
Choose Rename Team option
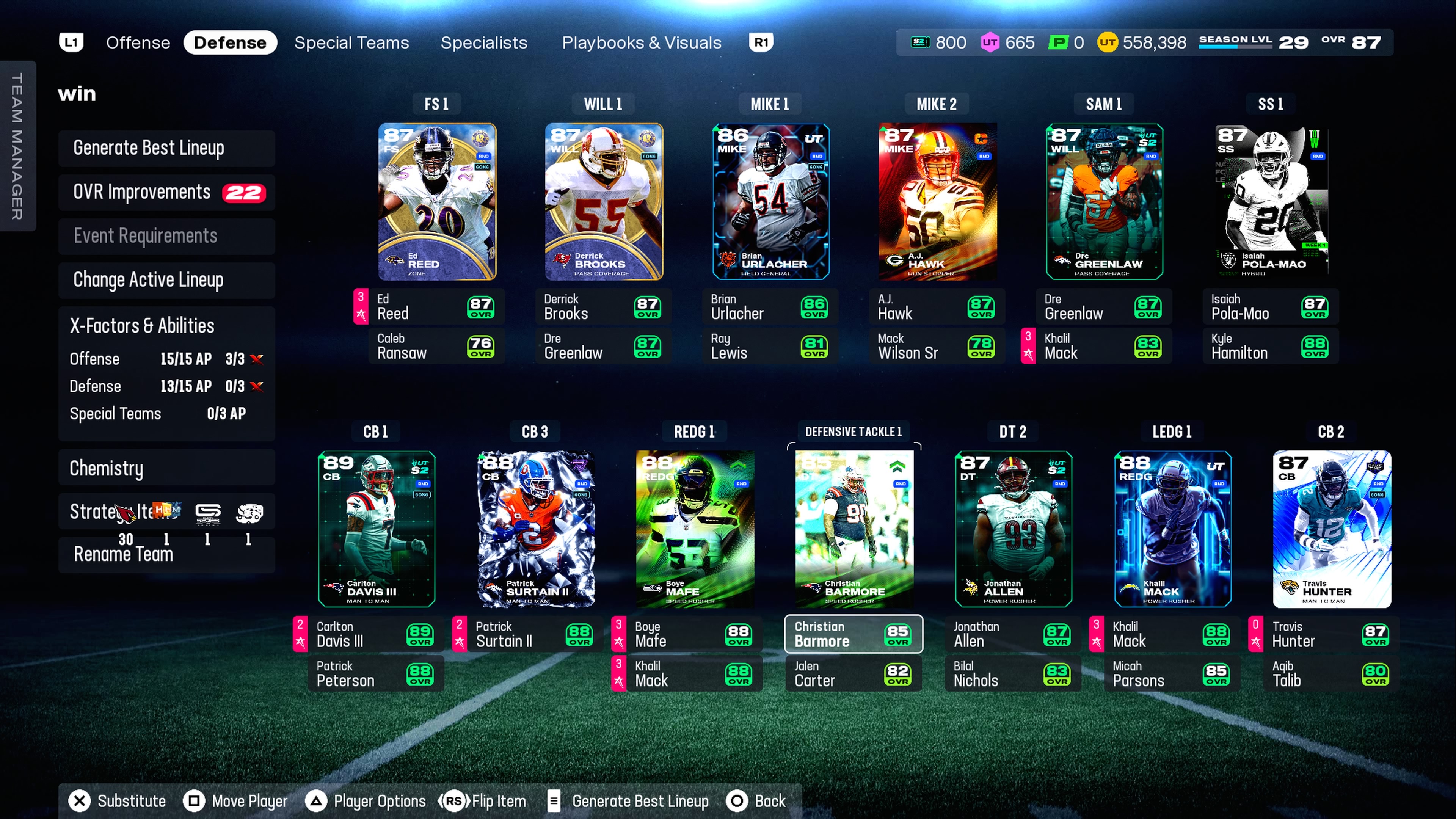pyautogui.click(x=166, y=554)
